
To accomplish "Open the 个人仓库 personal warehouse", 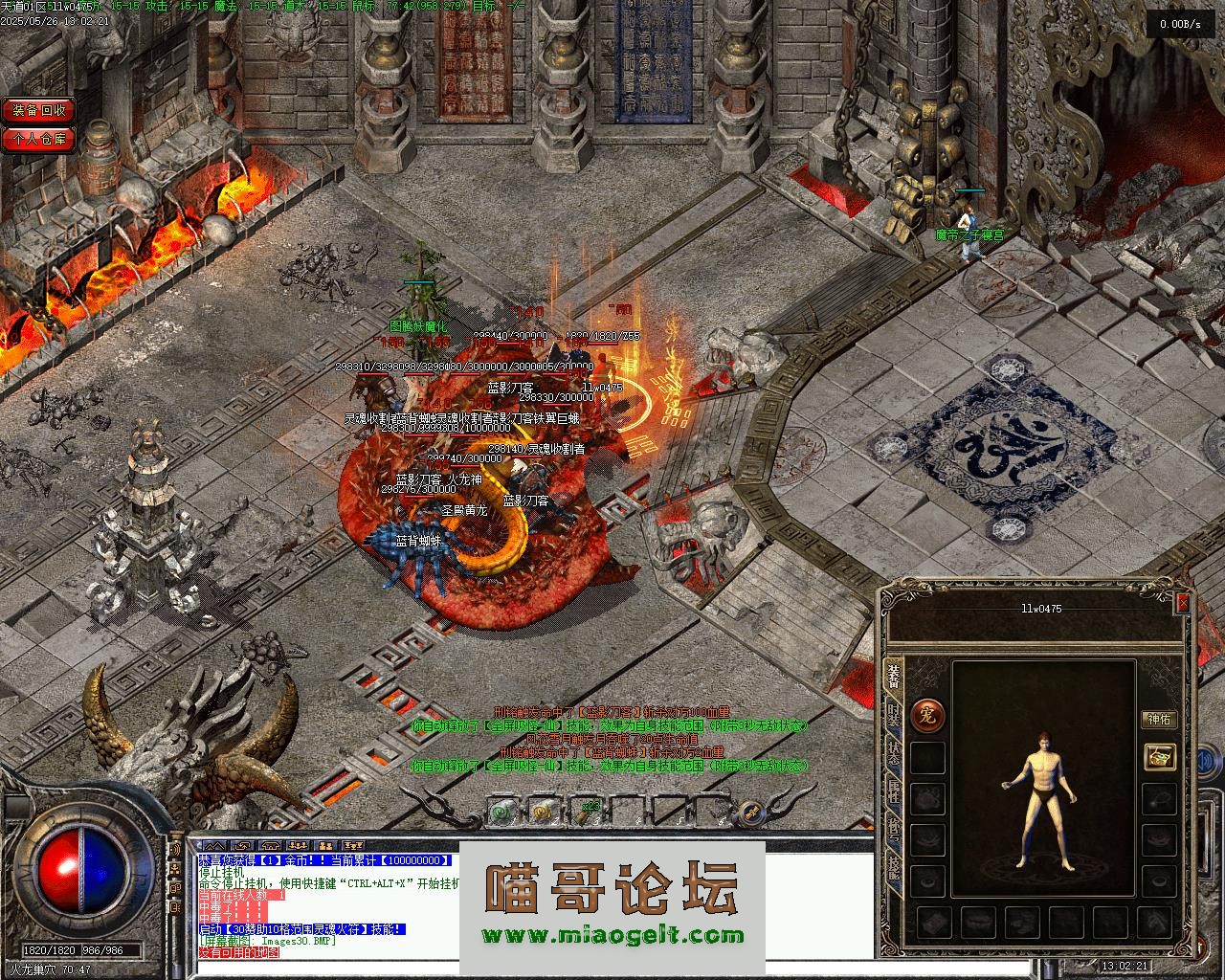I will point(38,139).
